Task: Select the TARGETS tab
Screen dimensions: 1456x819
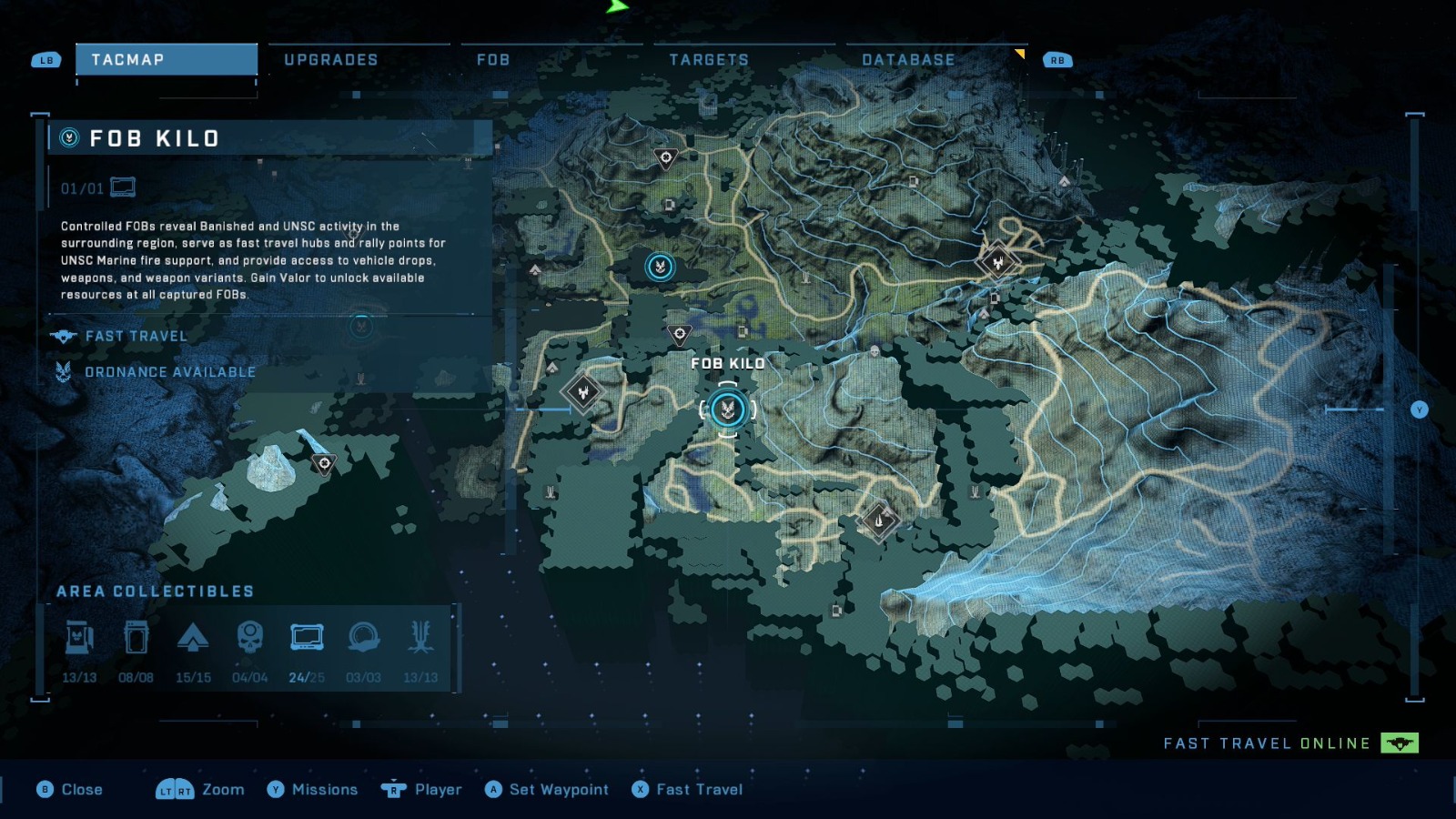Action: (708, 59)
